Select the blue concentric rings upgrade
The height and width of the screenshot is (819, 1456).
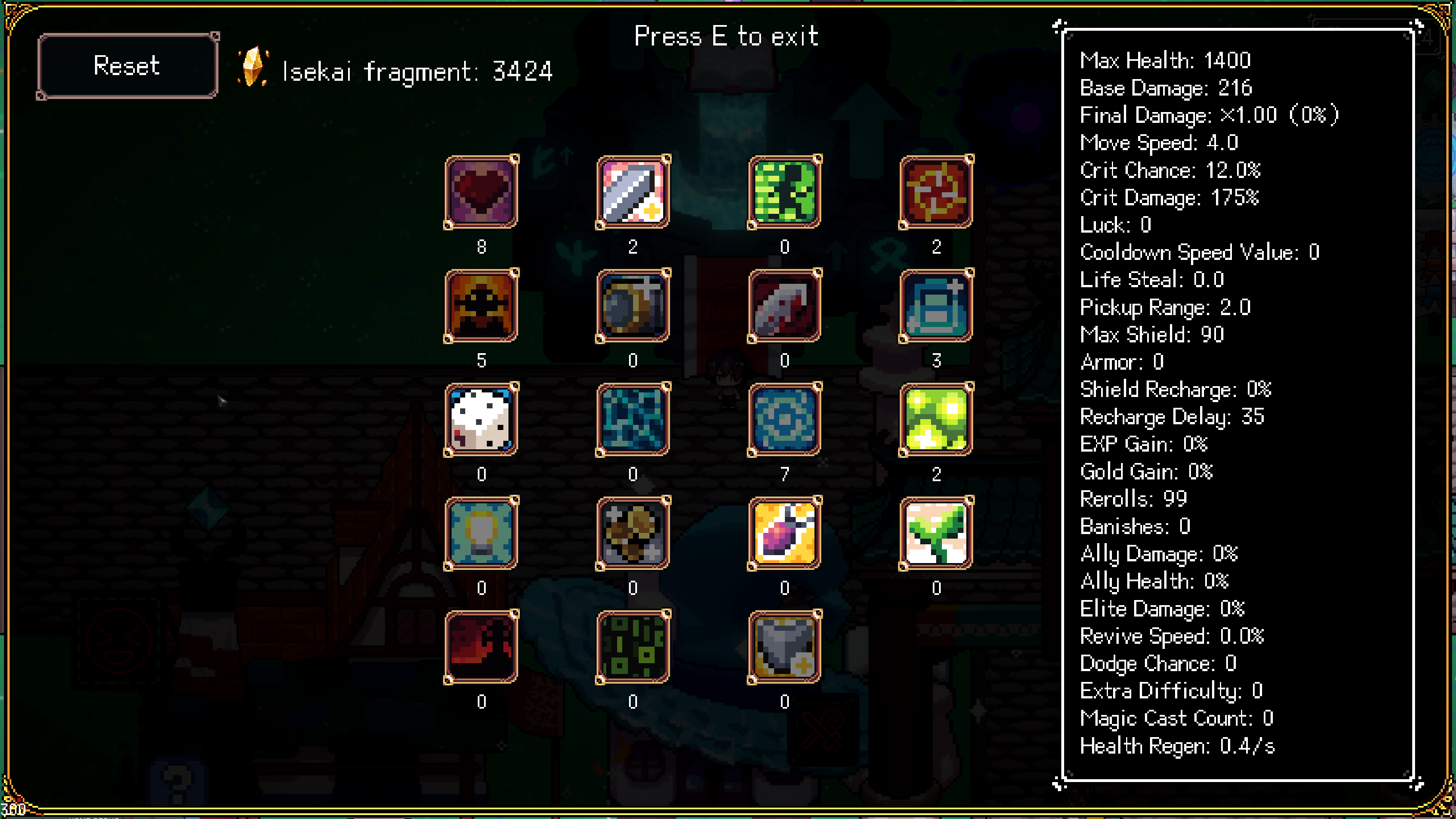785,420
